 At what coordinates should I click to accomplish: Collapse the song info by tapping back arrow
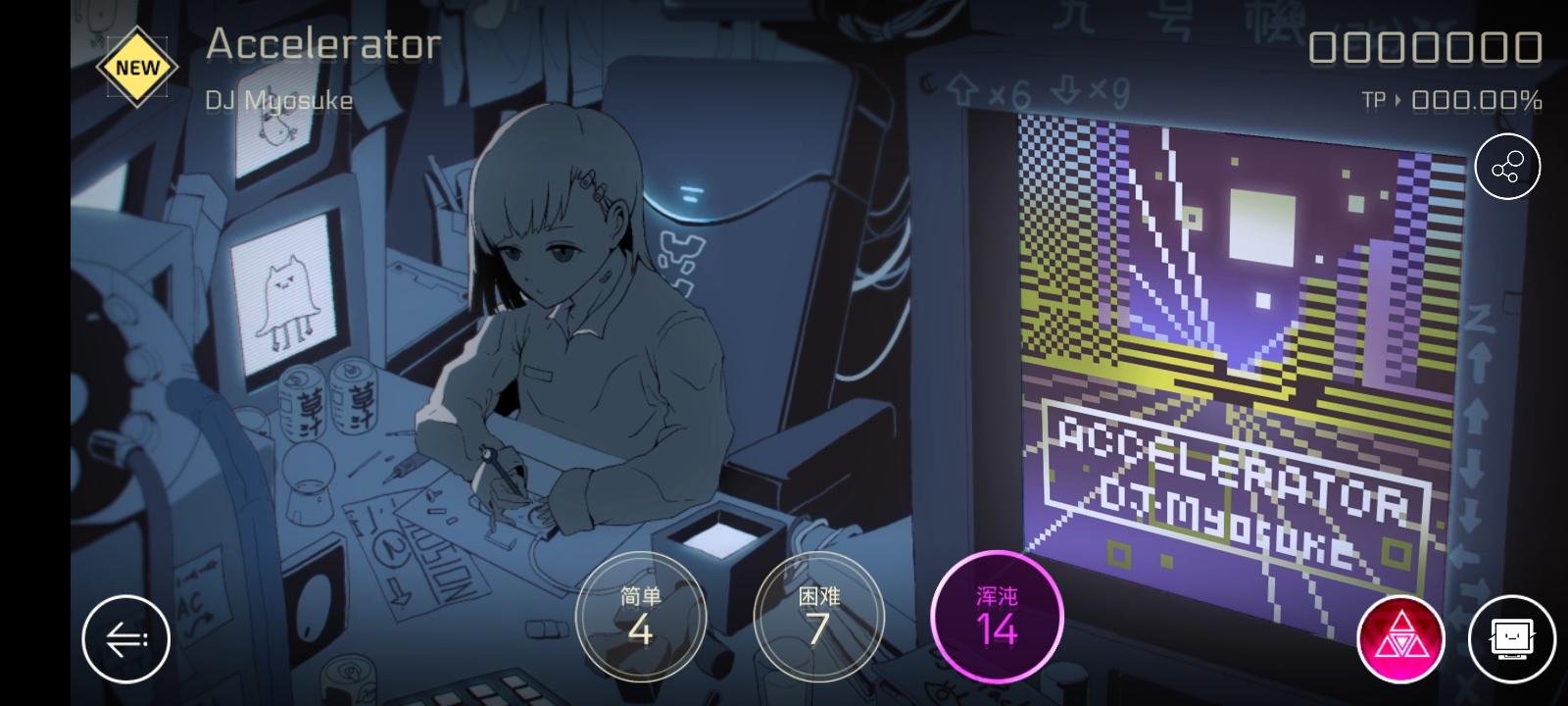127,637
